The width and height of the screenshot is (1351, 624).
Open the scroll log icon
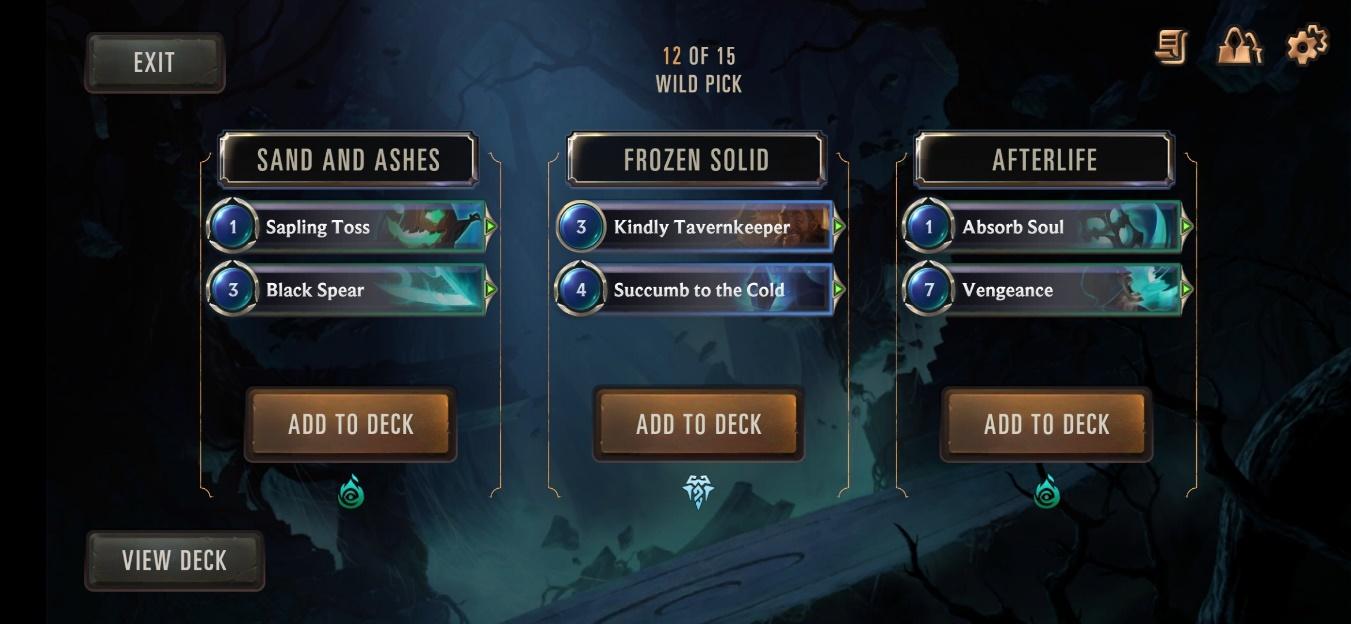point(1171,47)
